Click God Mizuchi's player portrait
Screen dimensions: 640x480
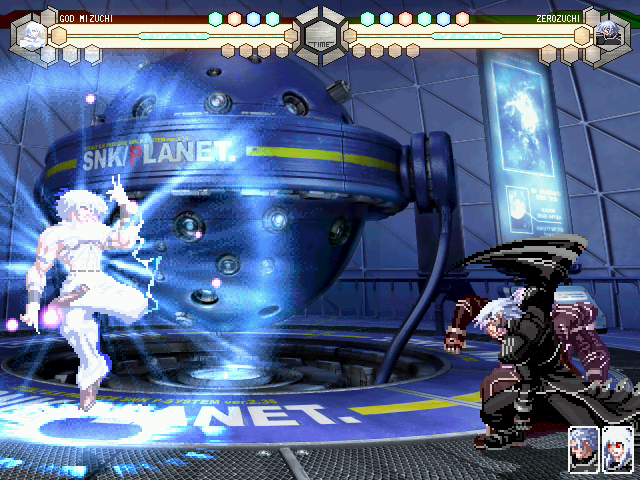point(32,36)
